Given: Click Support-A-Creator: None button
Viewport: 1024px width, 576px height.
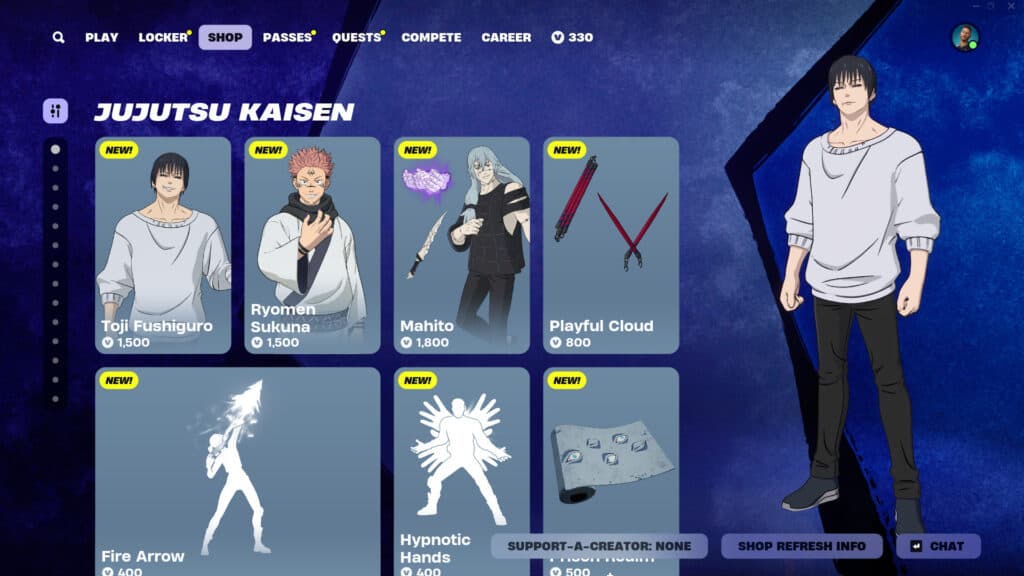Looking at the screenshot, I should tap(599, 546).
